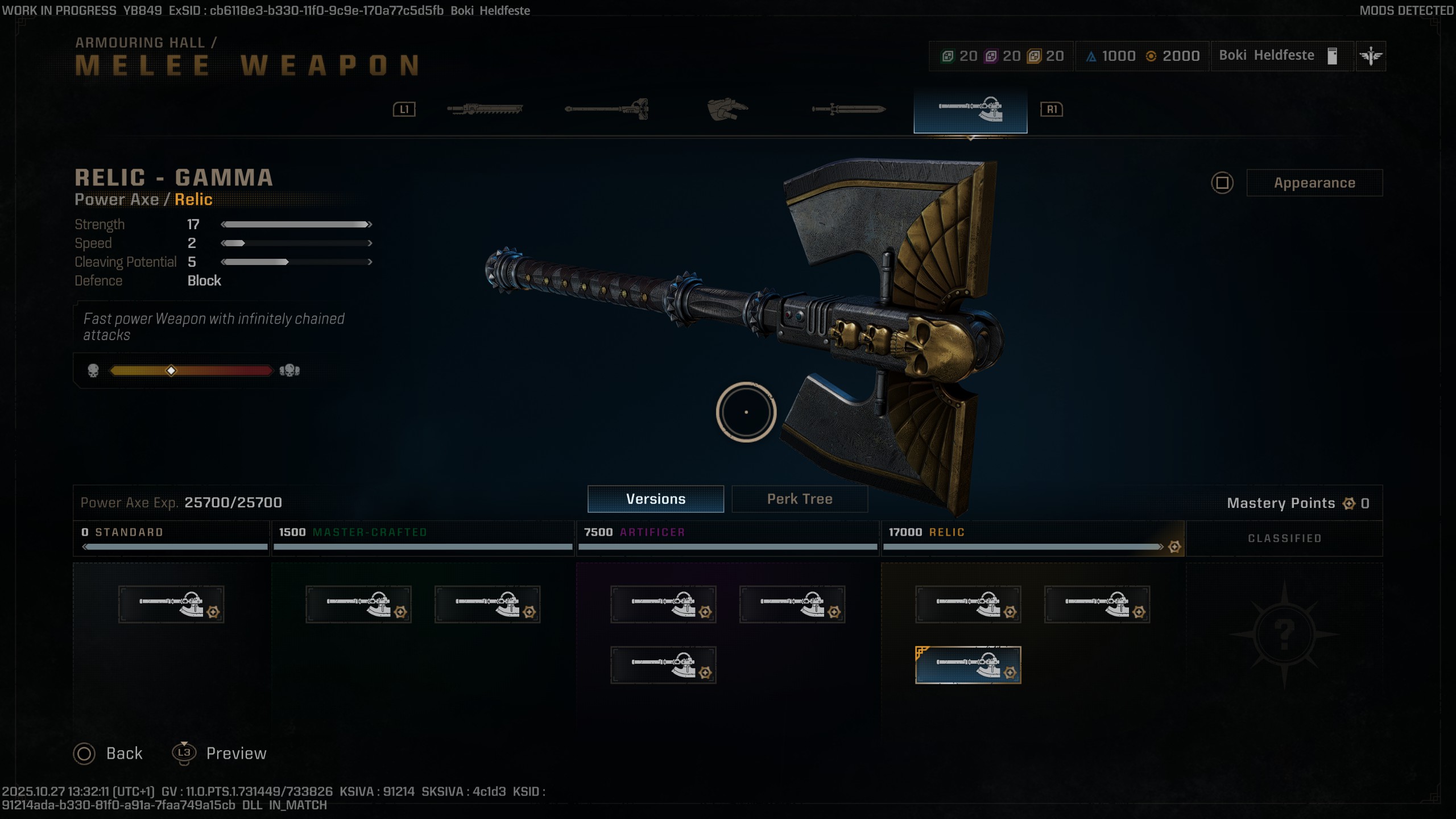This screenshot has height=819, width=1456.
Task: Select the Chainsword weapon category icon
Action: coord(483,108)
